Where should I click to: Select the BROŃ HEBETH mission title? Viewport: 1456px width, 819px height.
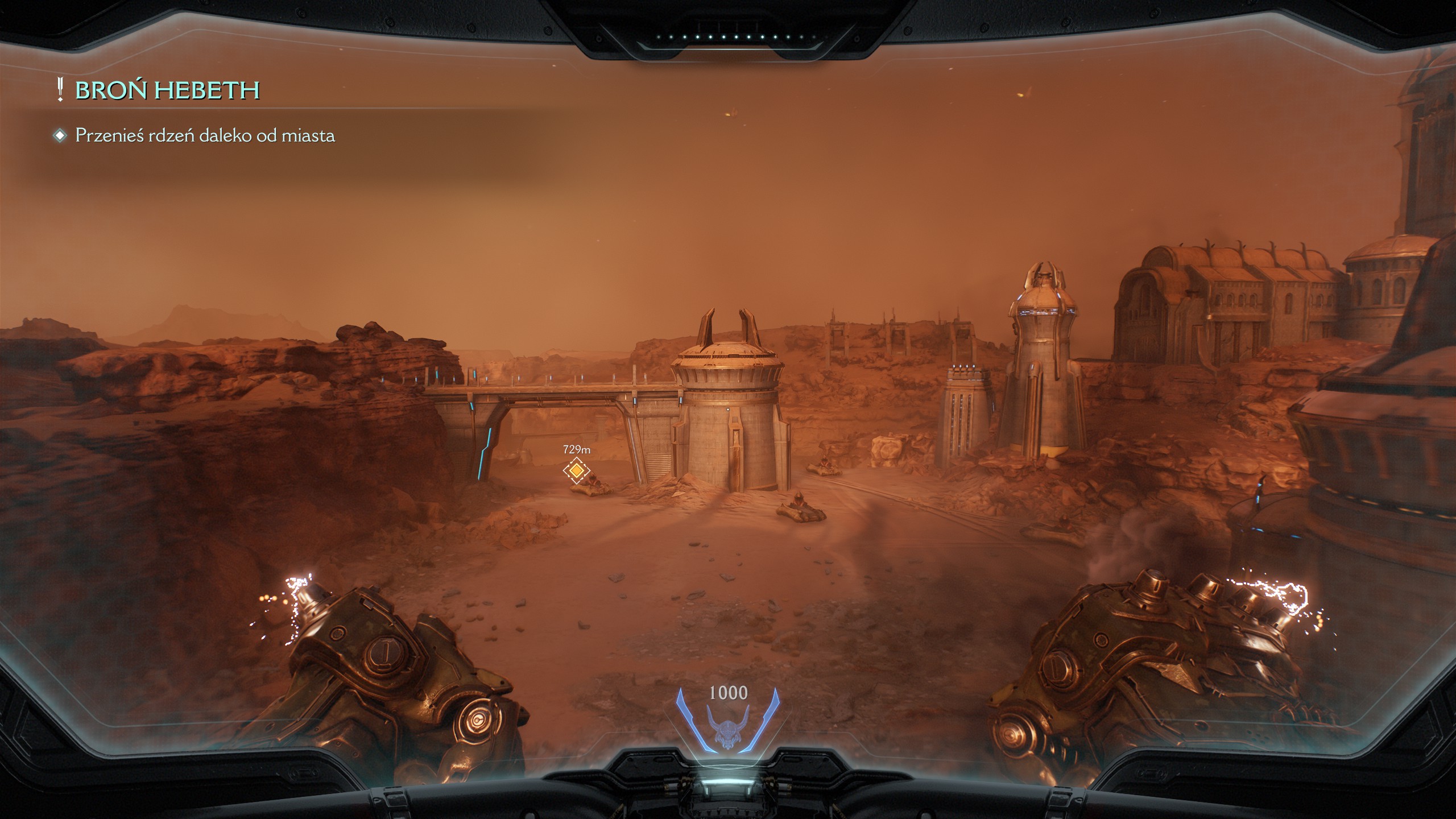tap(167, 90)
